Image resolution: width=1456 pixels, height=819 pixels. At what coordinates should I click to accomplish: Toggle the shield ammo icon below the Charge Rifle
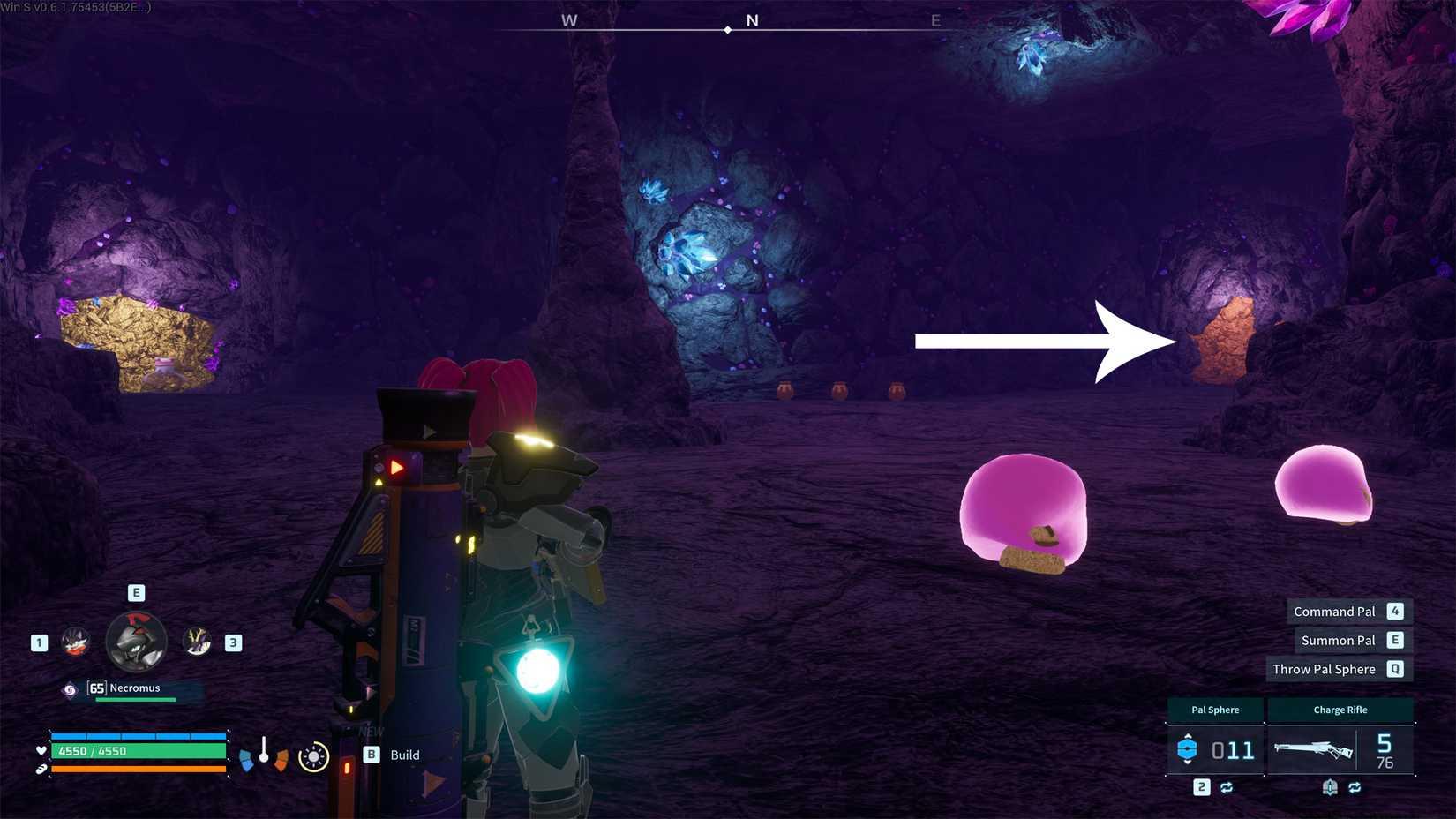tap(1330, 787)
